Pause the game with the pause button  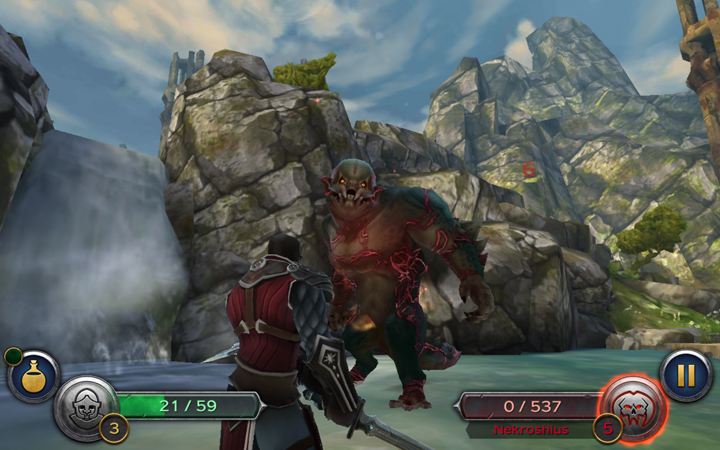coord(686,376)
